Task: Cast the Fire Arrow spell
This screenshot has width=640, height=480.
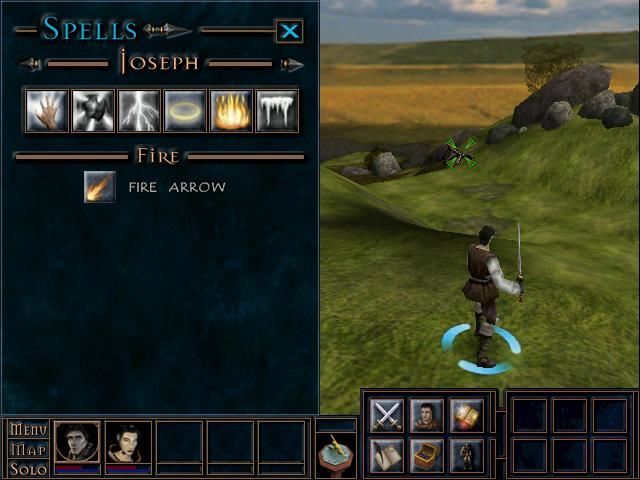Action: tap(100, 186)
